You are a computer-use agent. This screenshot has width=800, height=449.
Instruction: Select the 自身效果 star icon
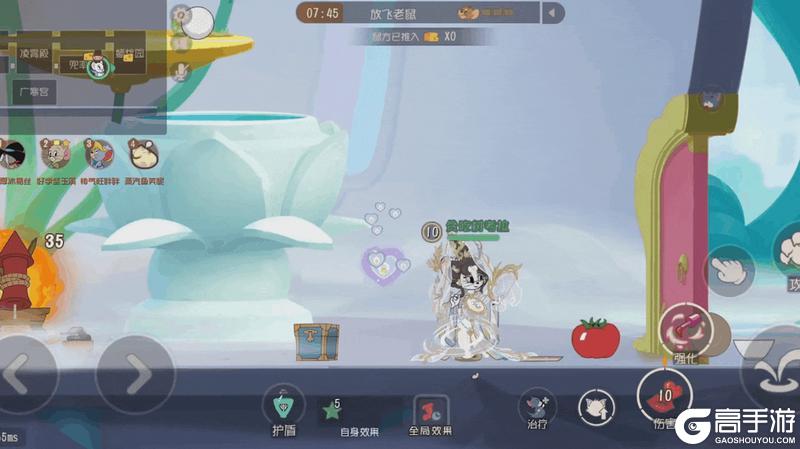tap(331, 409)
